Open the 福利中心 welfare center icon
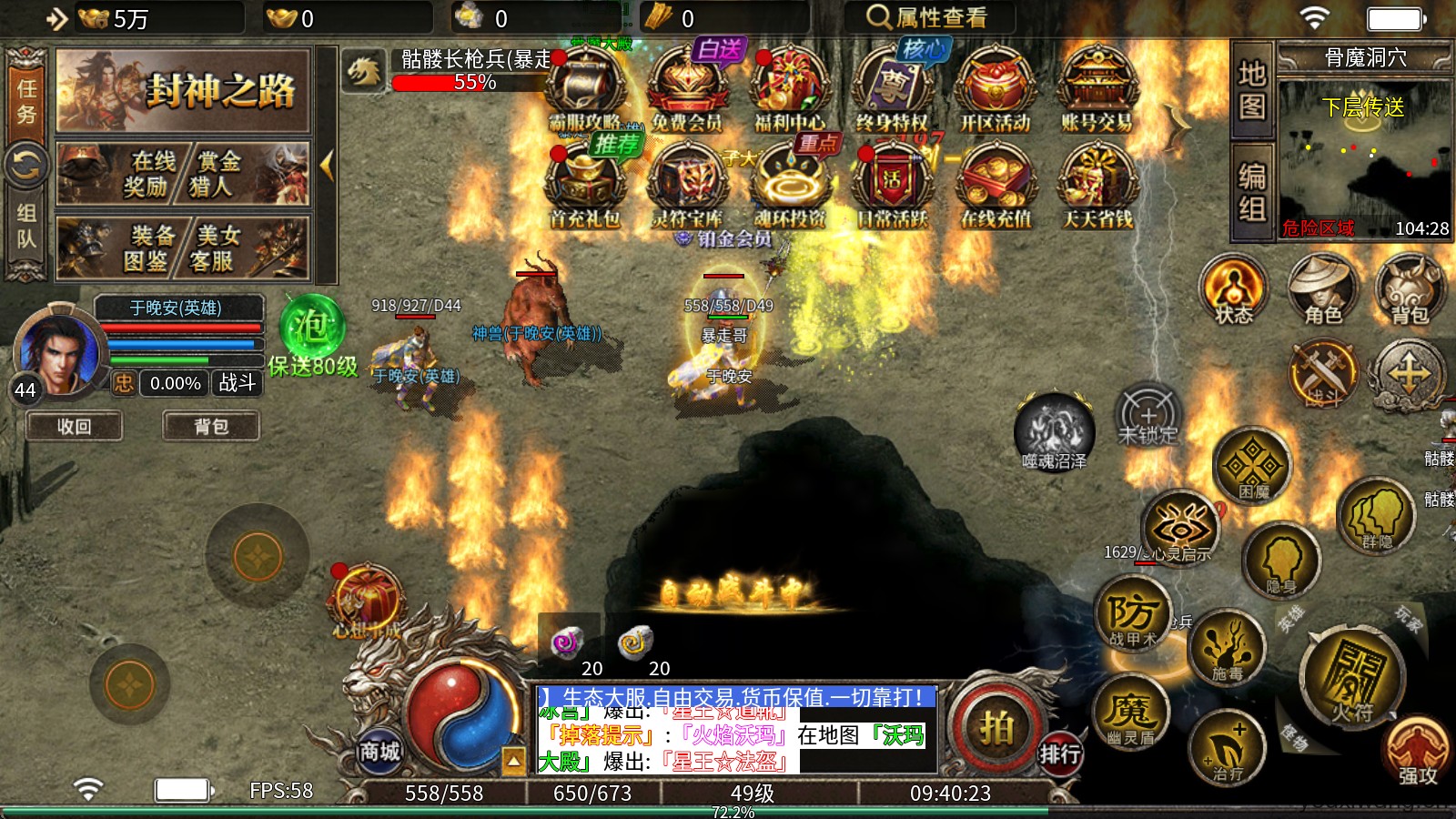The width and height of the screenshot is (1456, 819). [790, 89]
